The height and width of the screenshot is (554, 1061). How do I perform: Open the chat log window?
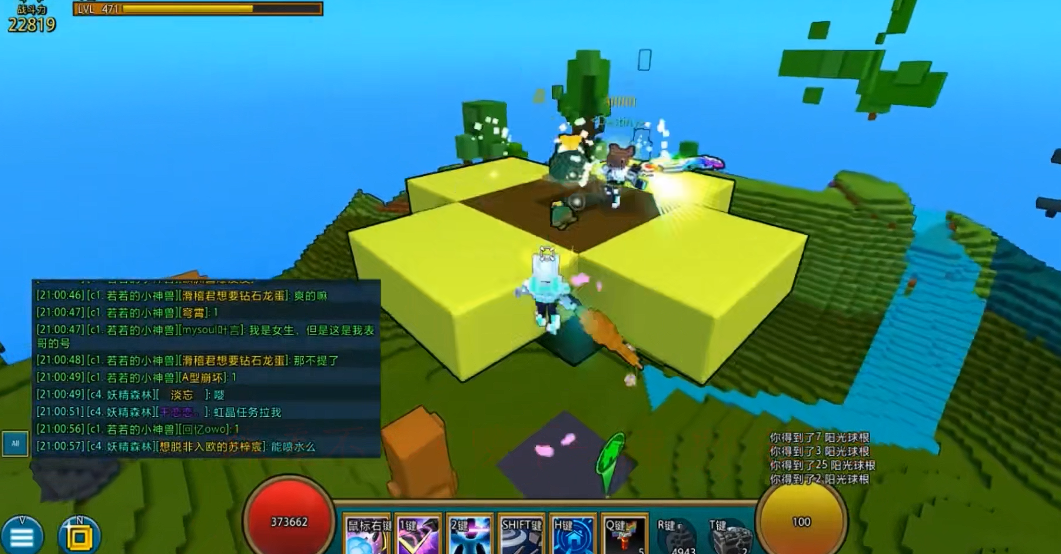207,370
